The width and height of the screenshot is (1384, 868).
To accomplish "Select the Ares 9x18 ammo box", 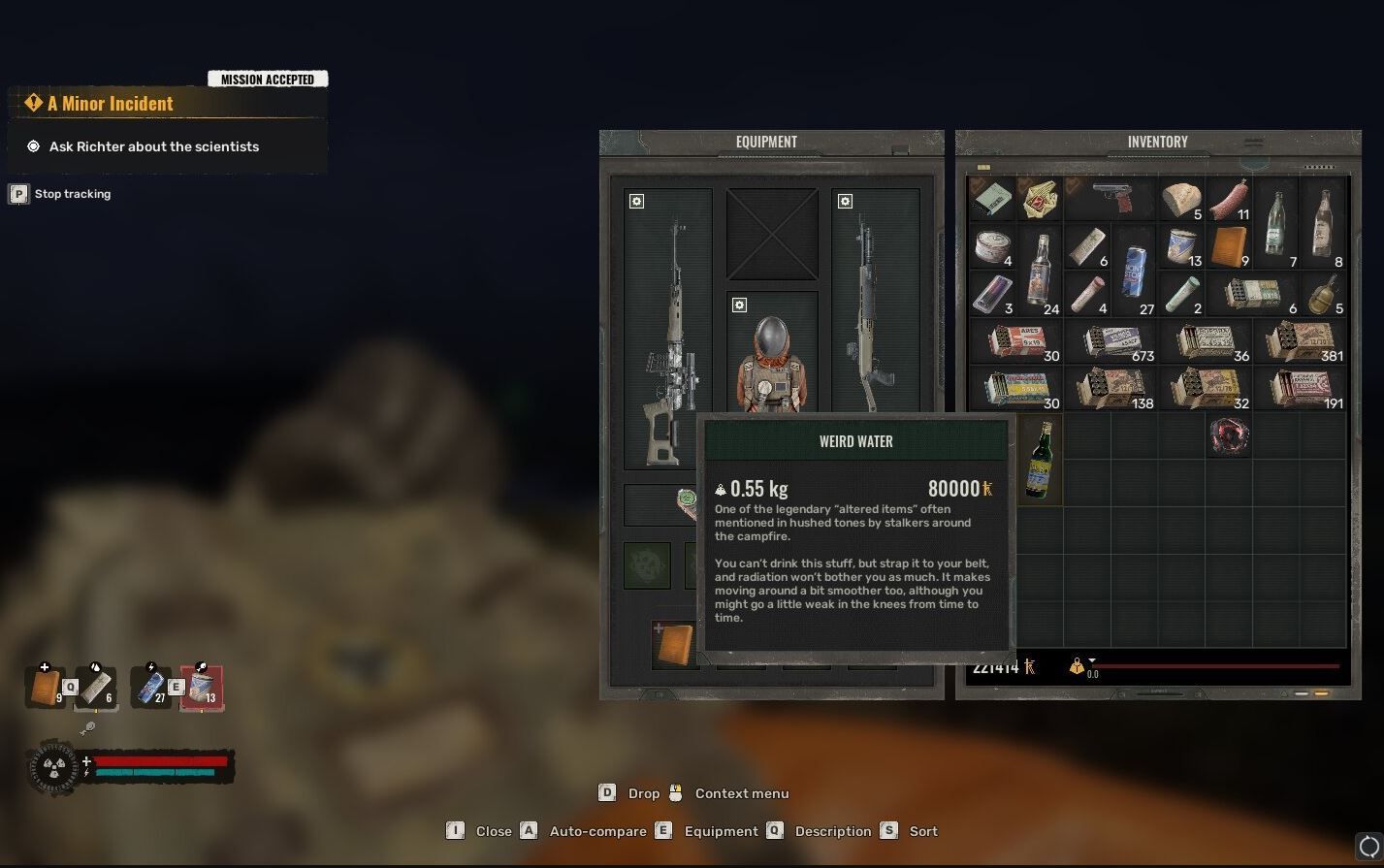I will click(x=1015, y=341).
